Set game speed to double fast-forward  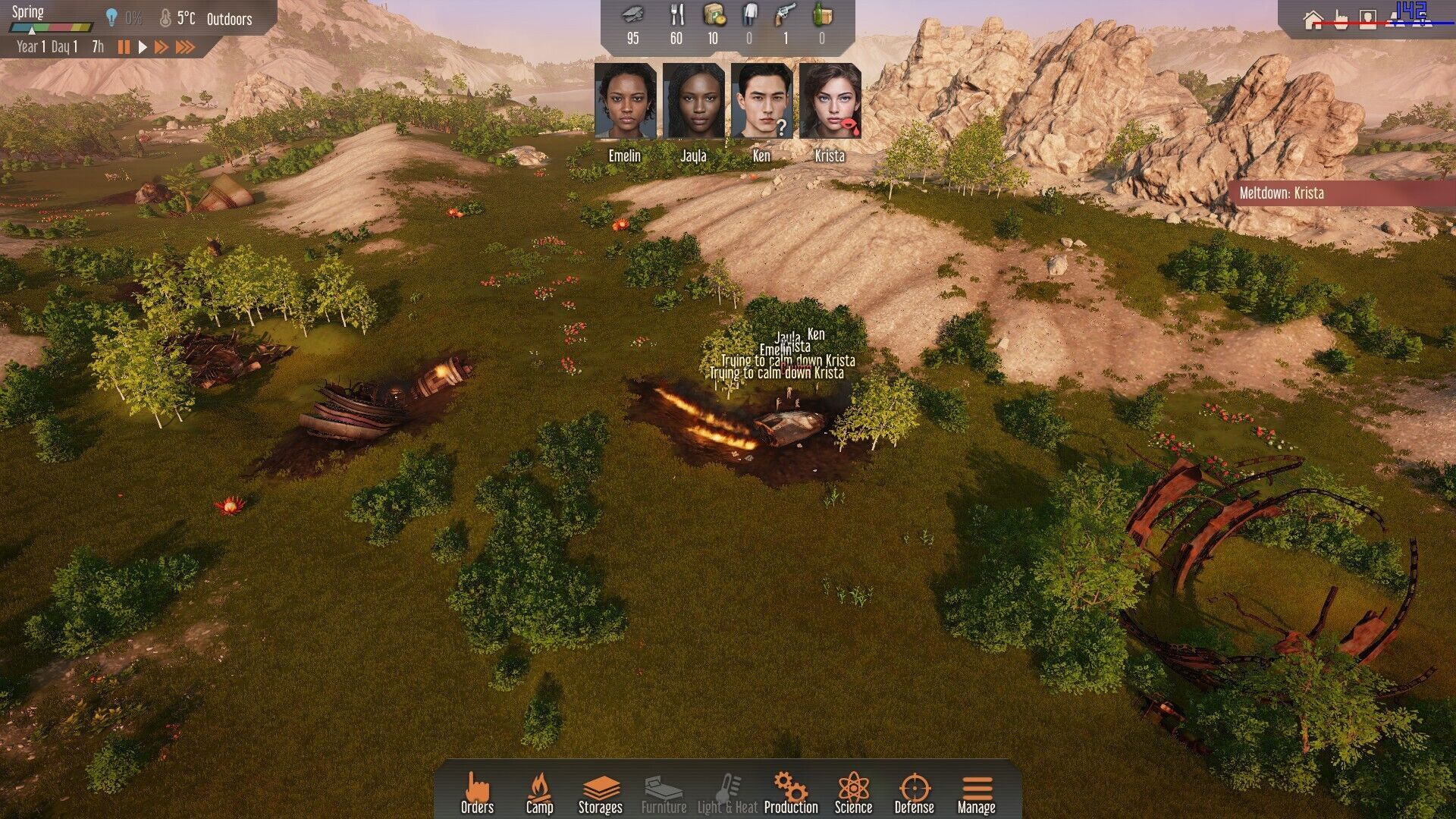pos(162,47)
